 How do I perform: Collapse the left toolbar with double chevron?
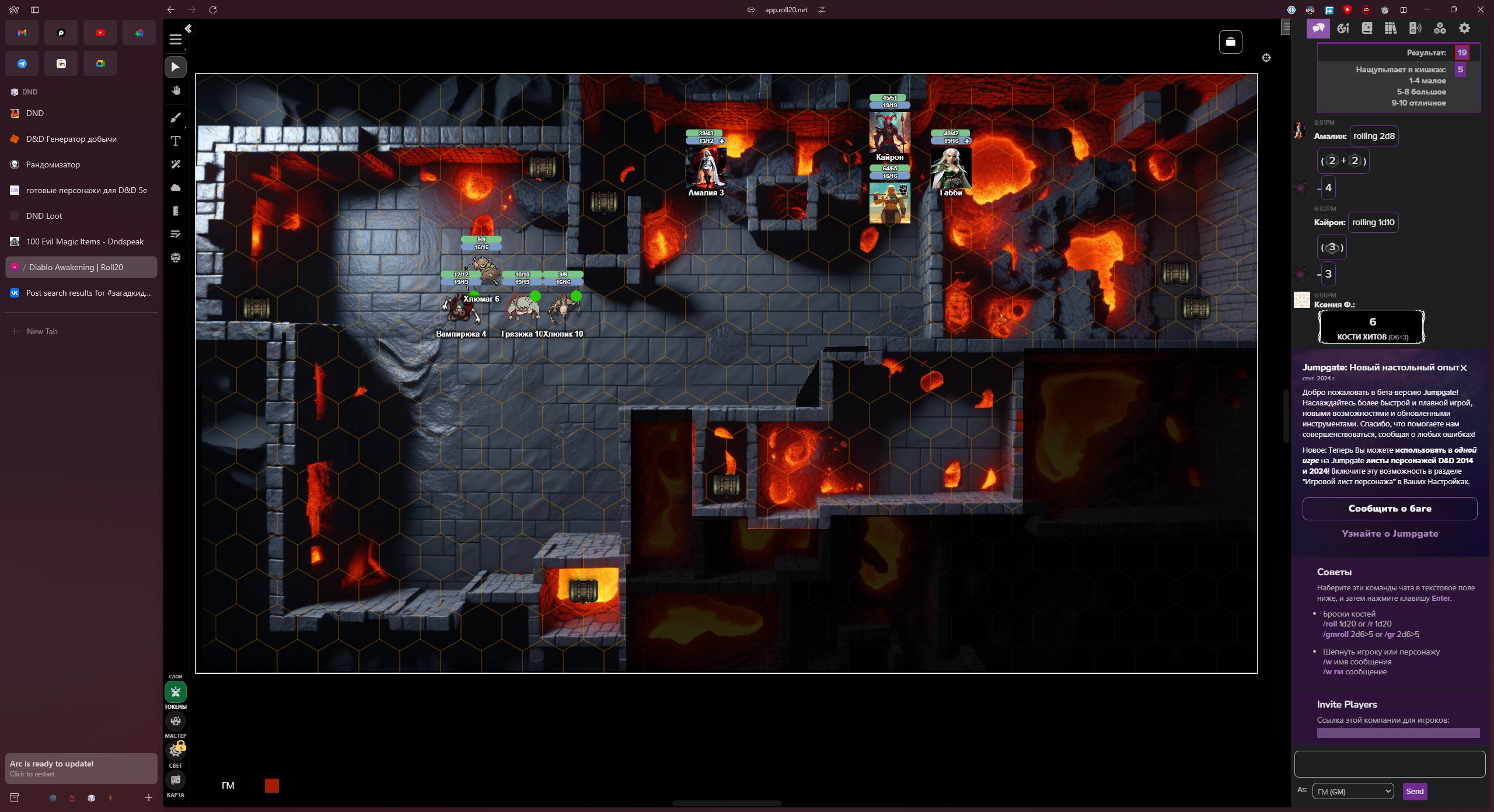pyautogui.click(x=188, y=29)
